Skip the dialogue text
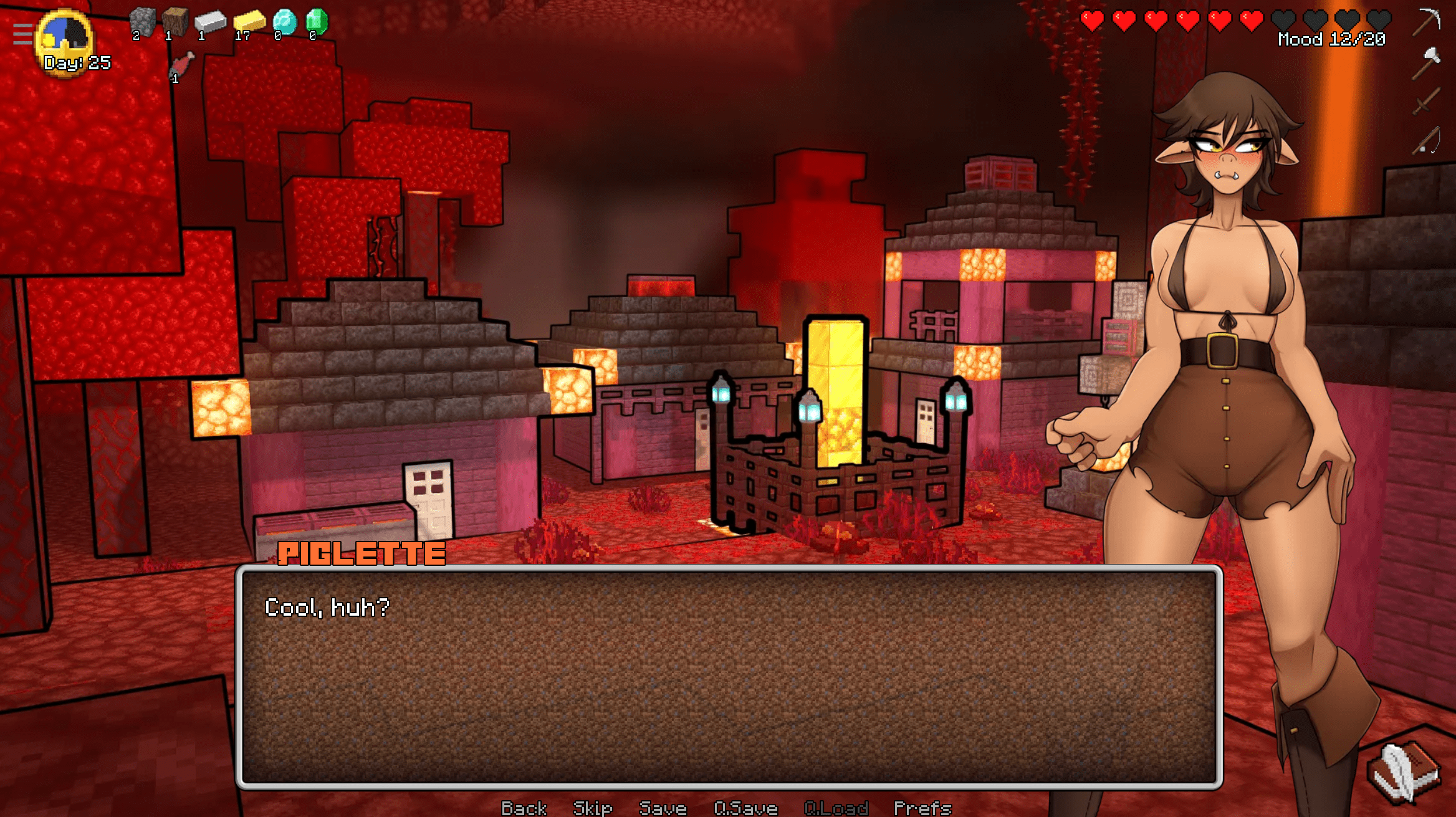 [592, 808]
